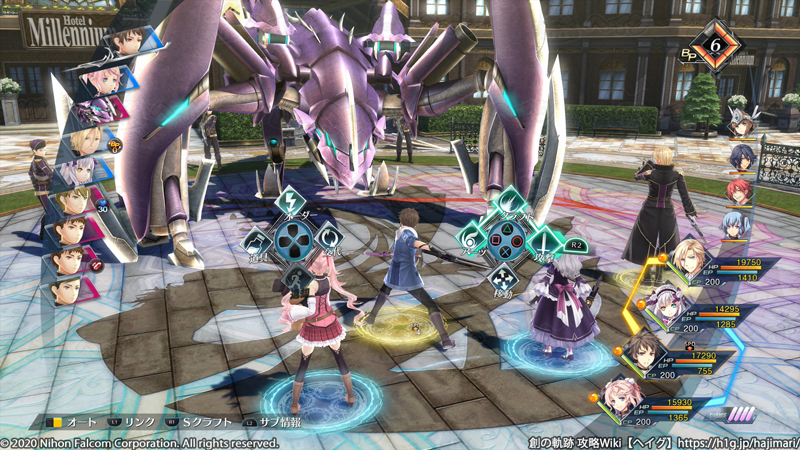Viewport: 800px width, 450px height.
Task: Select the Order command with lightning icon
Action: pyautogui.click(x=293, y=200)
